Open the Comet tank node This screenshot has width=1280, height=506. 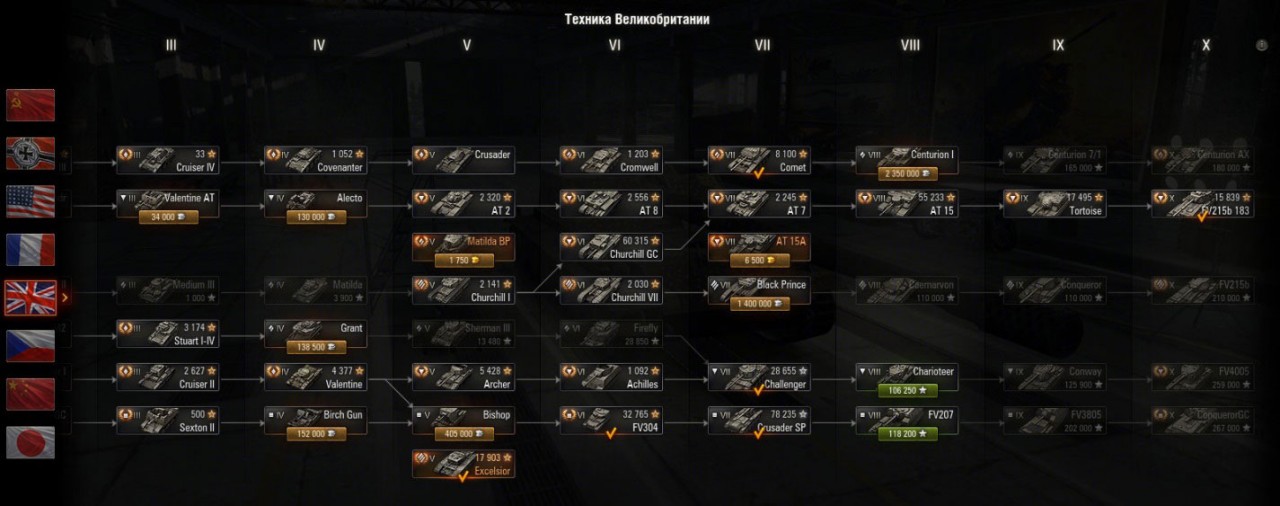tap(760, 161)
